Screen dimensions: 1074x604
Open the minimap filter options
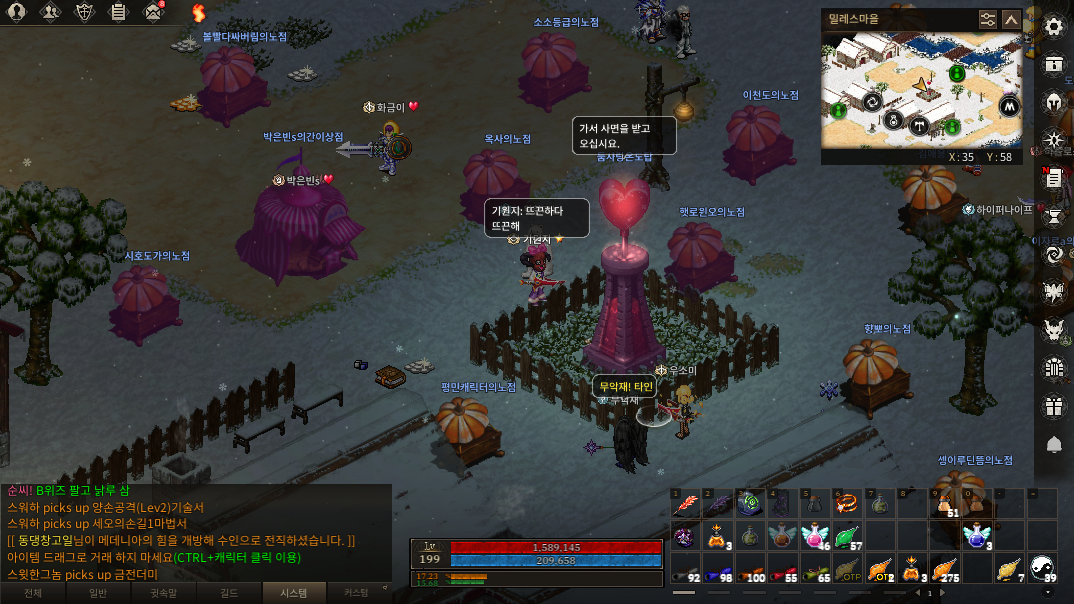(988, 19)
